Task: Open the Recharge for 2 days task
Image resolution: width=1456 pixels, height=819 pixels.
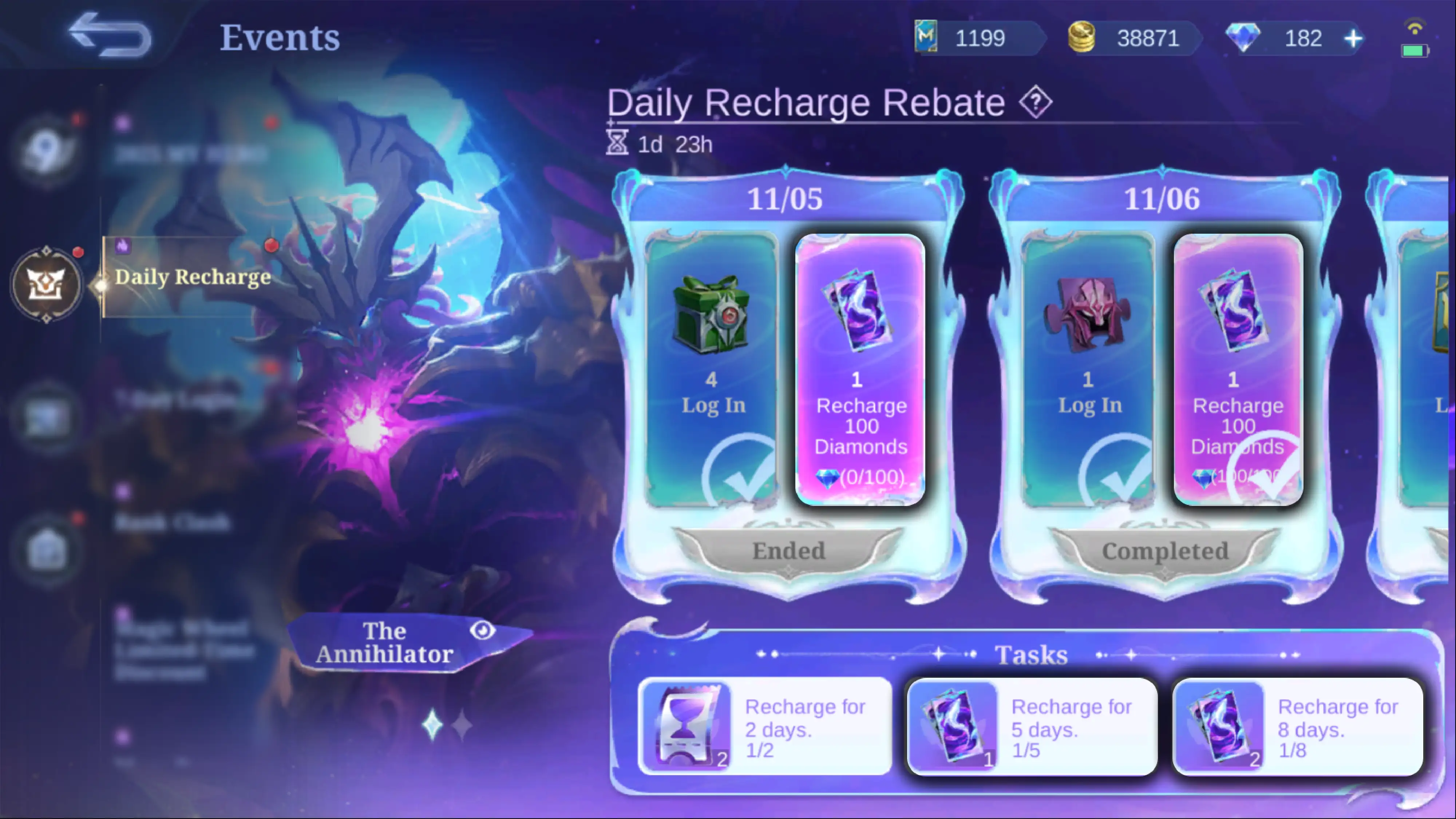Action: point(764,727)
